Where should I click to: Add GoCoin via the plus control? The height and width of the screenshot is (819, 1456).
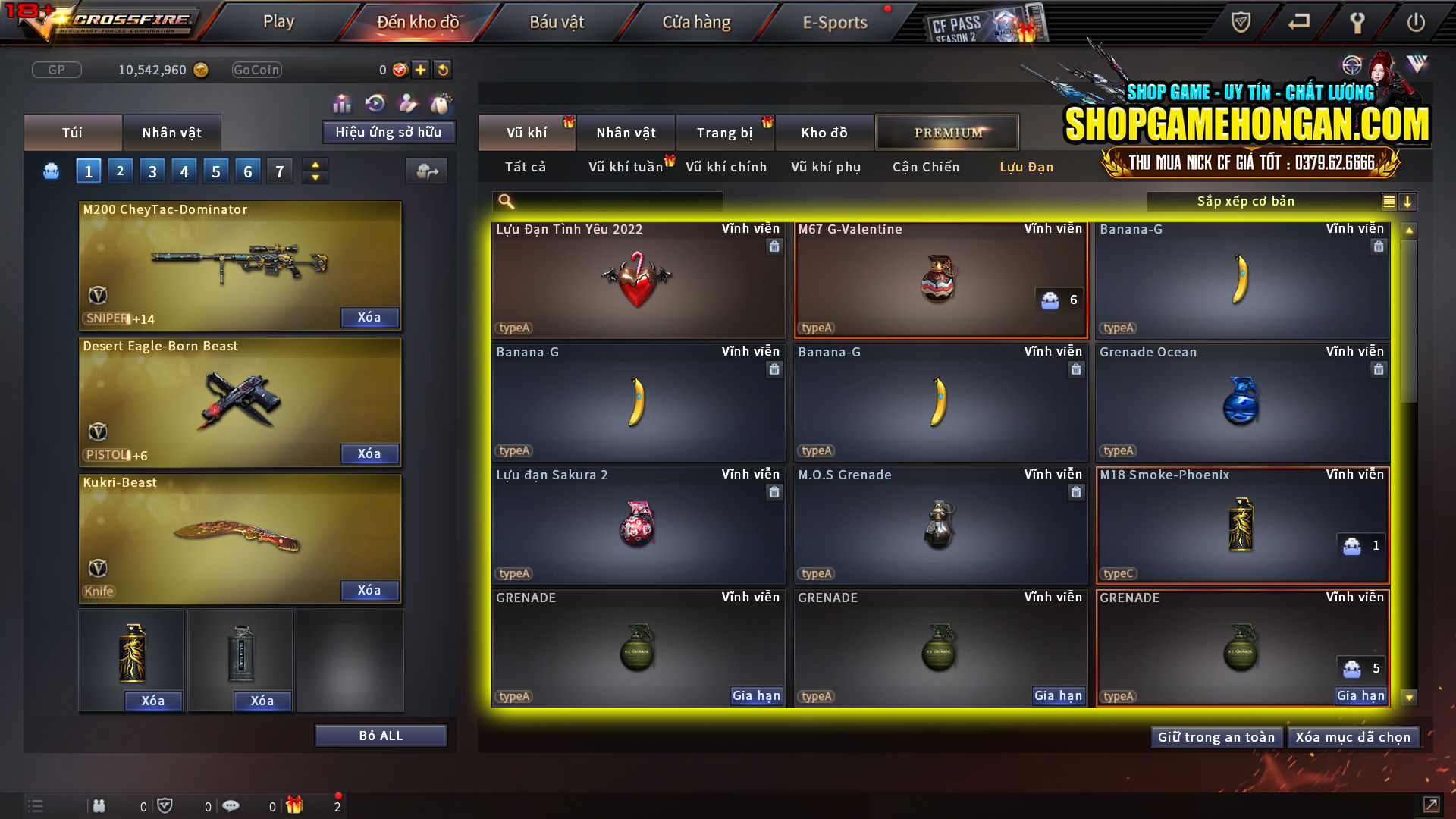tap(419, 69)
